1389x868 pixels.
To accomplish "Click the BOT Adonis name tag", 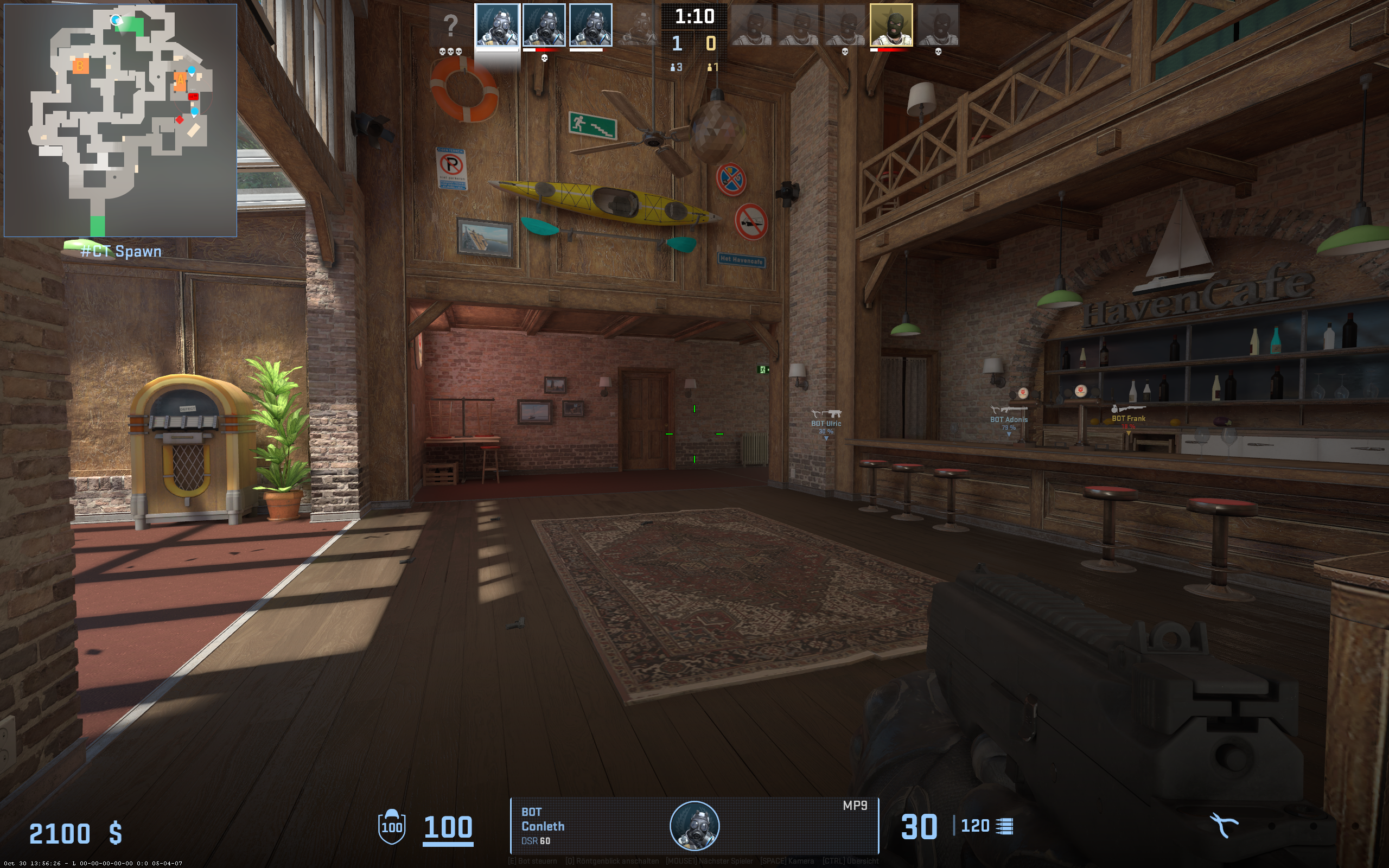I will pyautogui.click(x=1009, y=420).
